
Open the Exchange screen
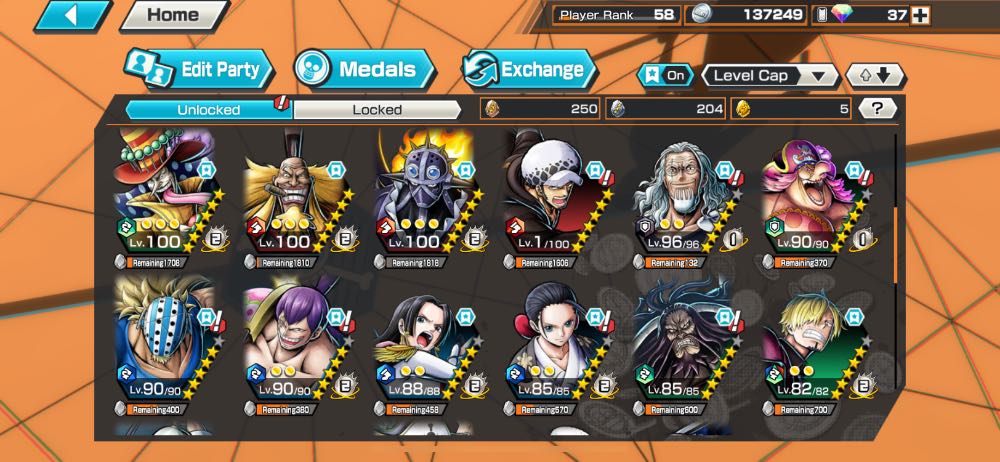pos(528,69)
